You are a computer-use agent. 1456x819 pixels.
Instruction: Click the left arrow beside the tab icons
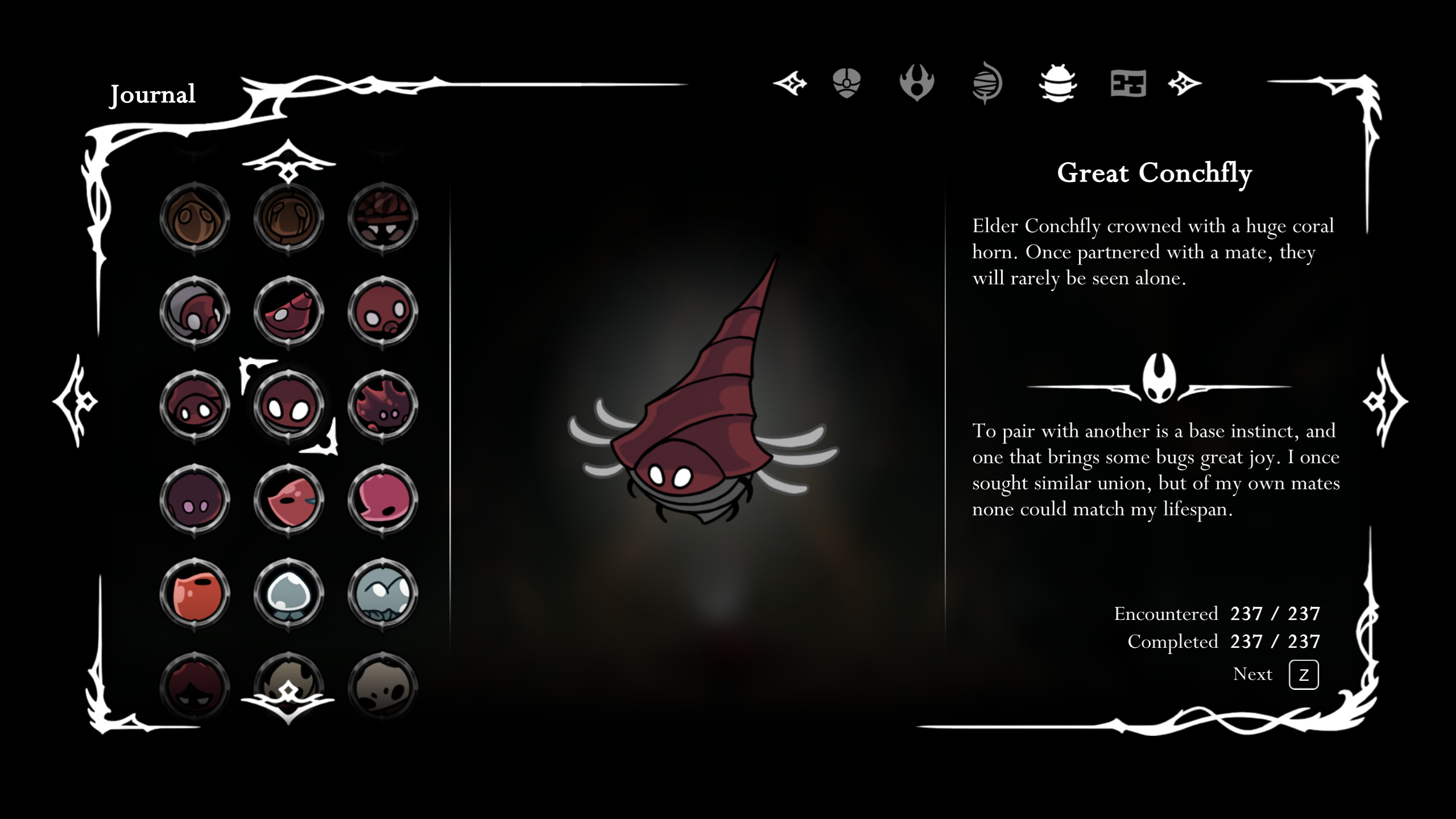(790, 84)
